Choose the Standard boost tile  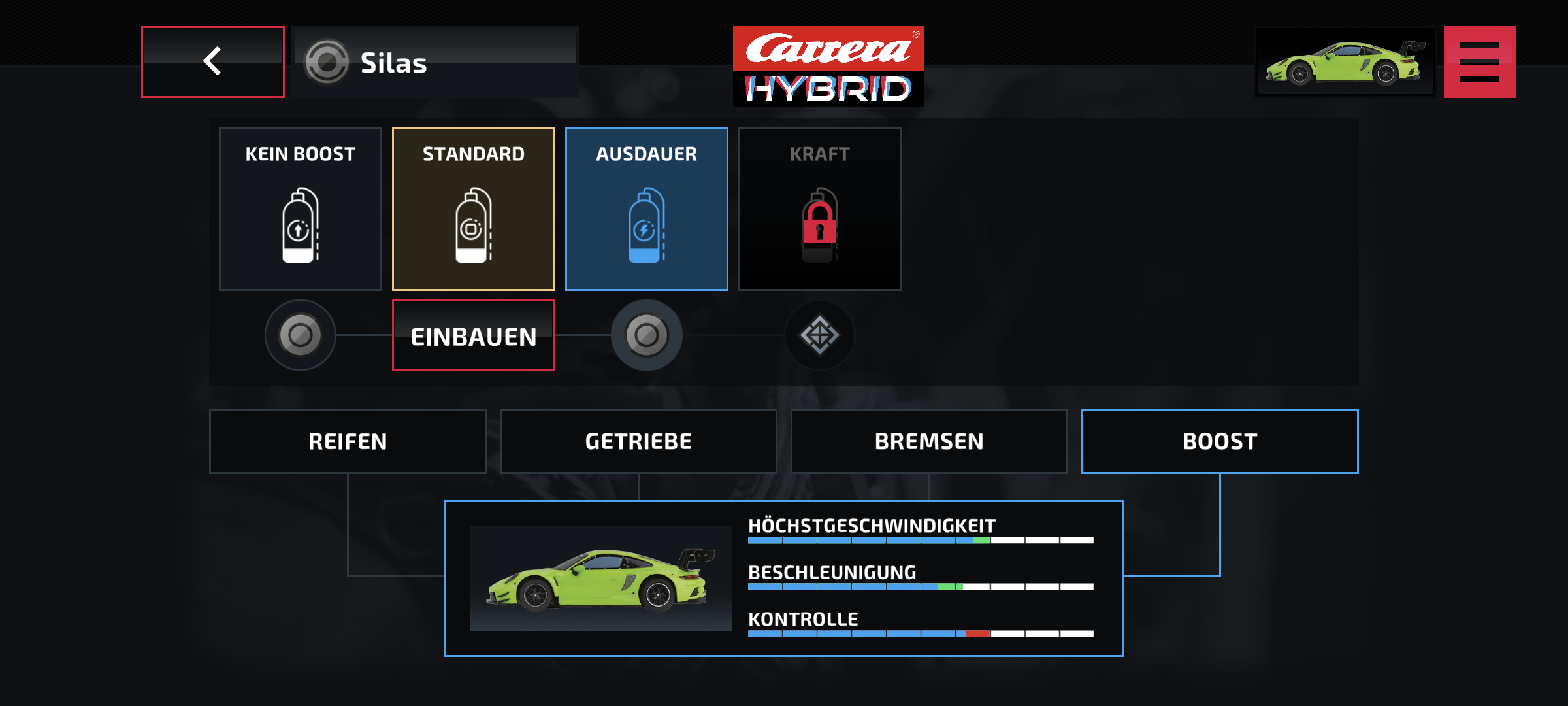(474, 209)
